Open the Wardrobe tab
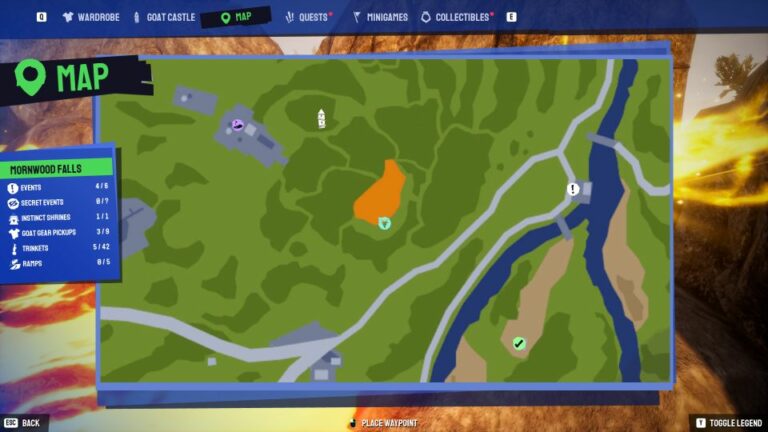The image size is (768, 432). [91, 17]
